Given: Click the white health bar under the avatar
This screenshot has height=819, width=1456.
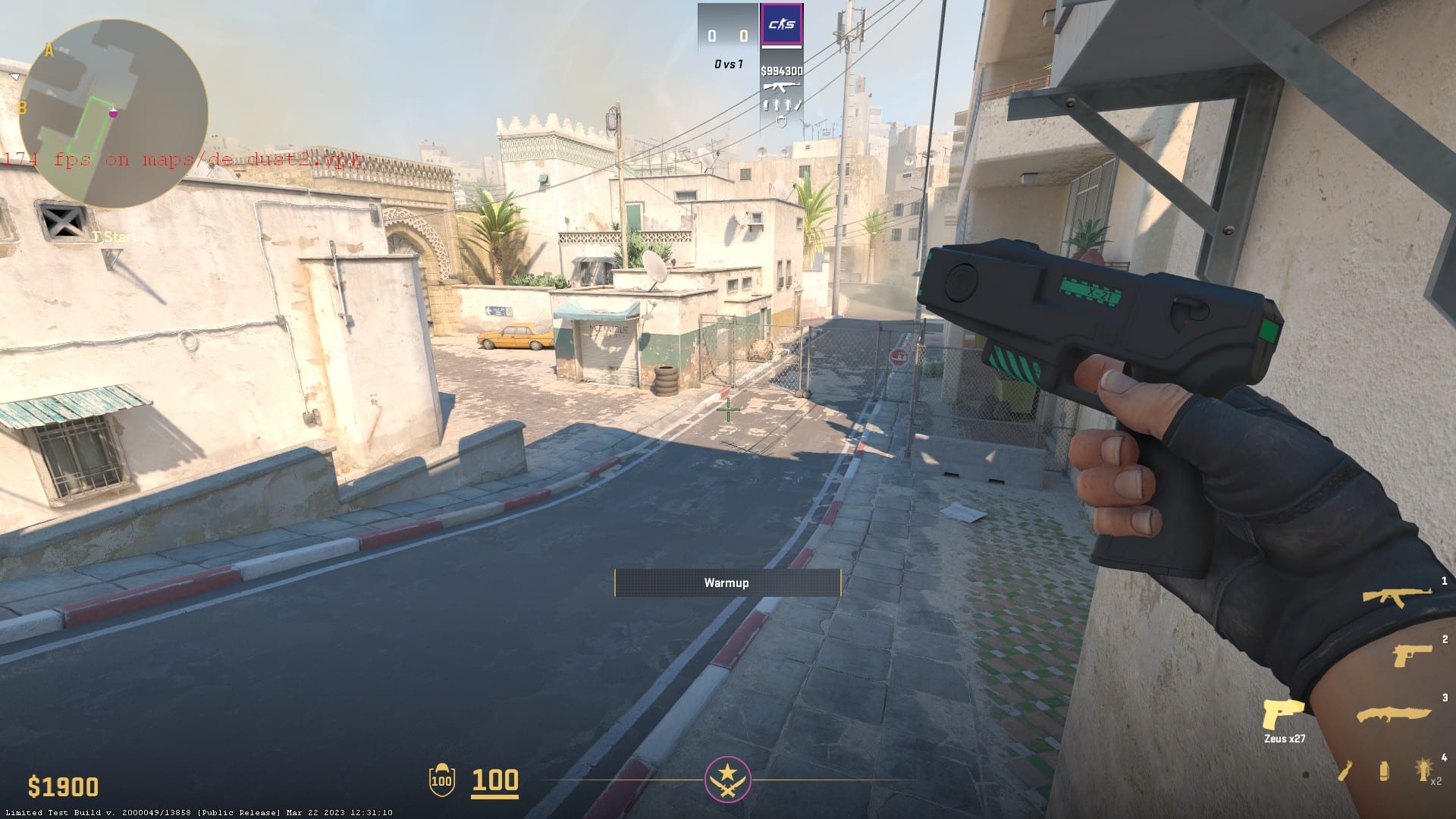Looking at the screenshot, I should pos(782,47).
